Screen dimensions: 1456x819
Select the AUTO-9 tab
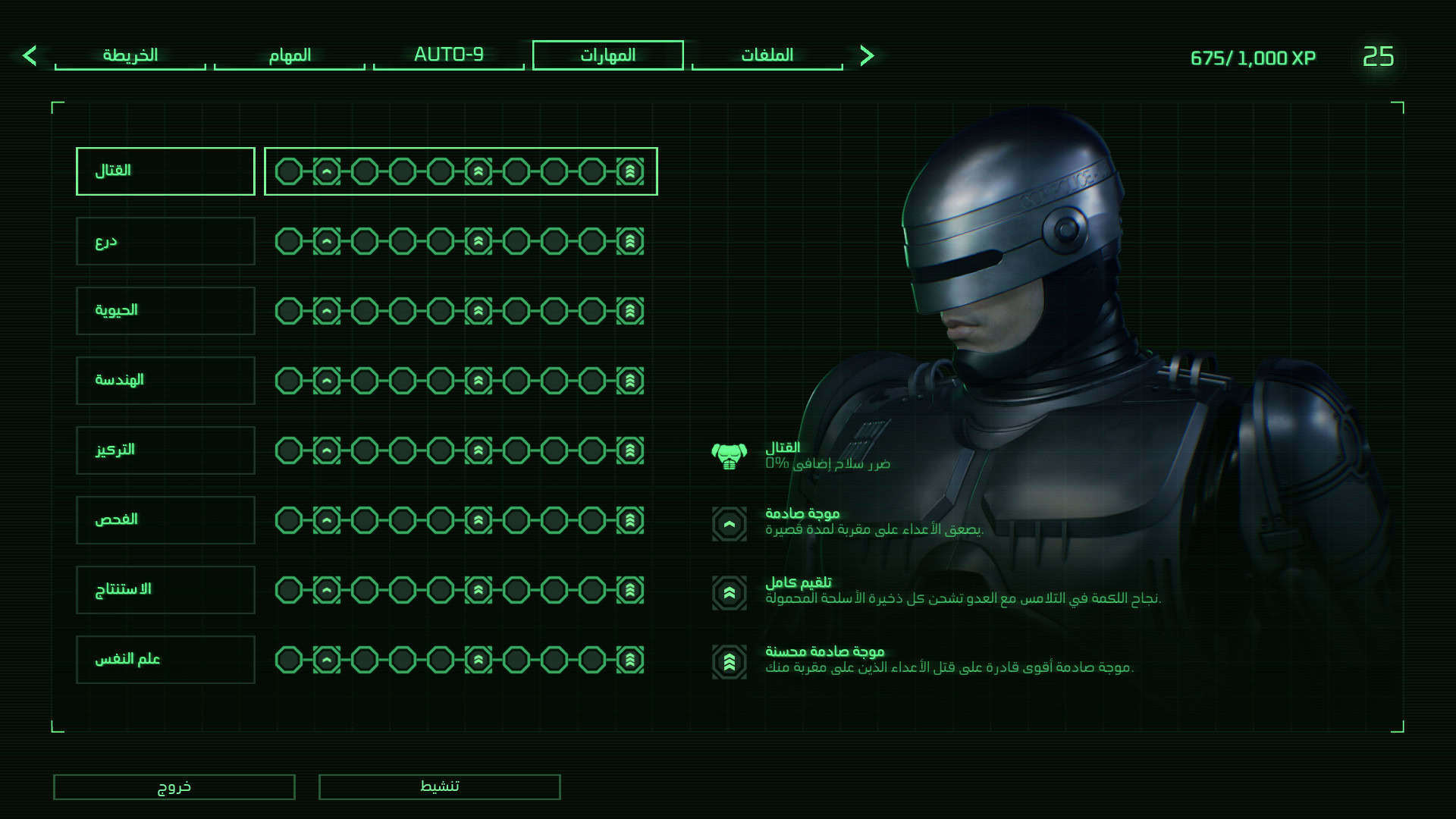point(448,55)
